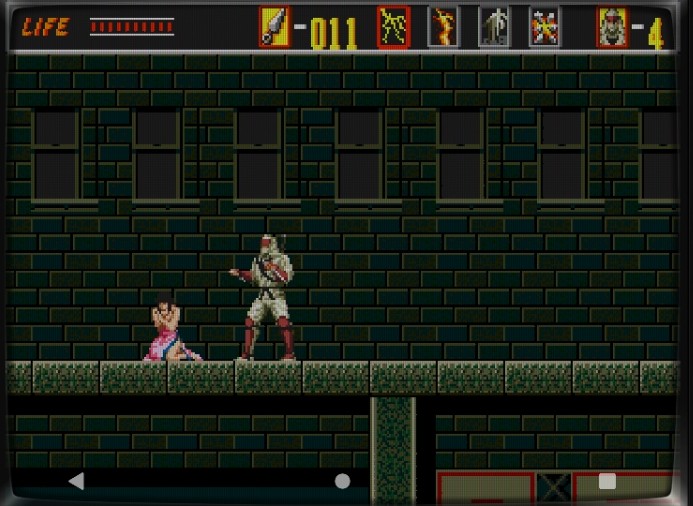Pick the explosion ninjutsu icon
The image size is (693, 506).
(x=544, y=27)
